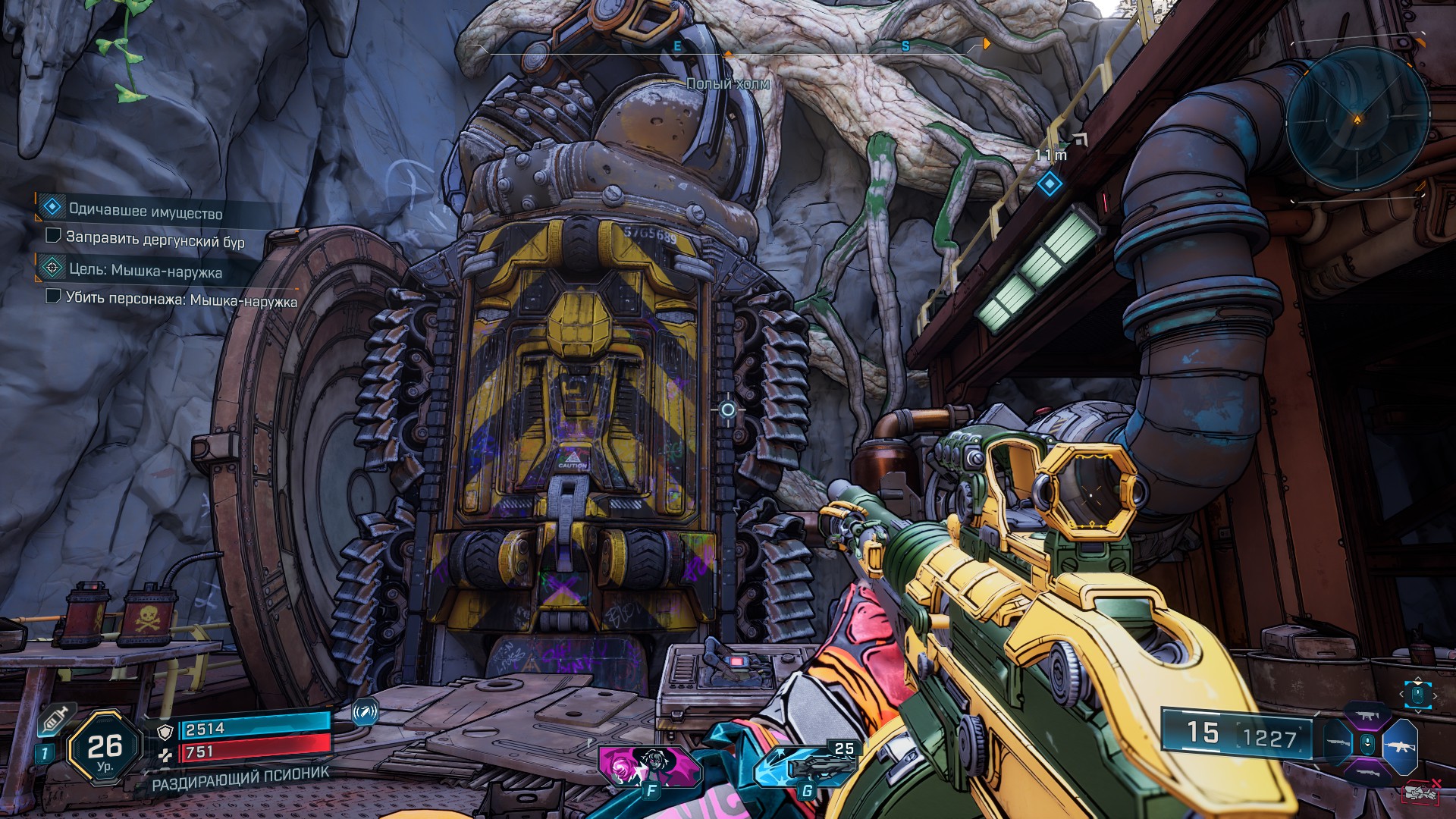Switch to the SMG weapon slot
Screen dimensions: 1456x819
point(1367,715)
